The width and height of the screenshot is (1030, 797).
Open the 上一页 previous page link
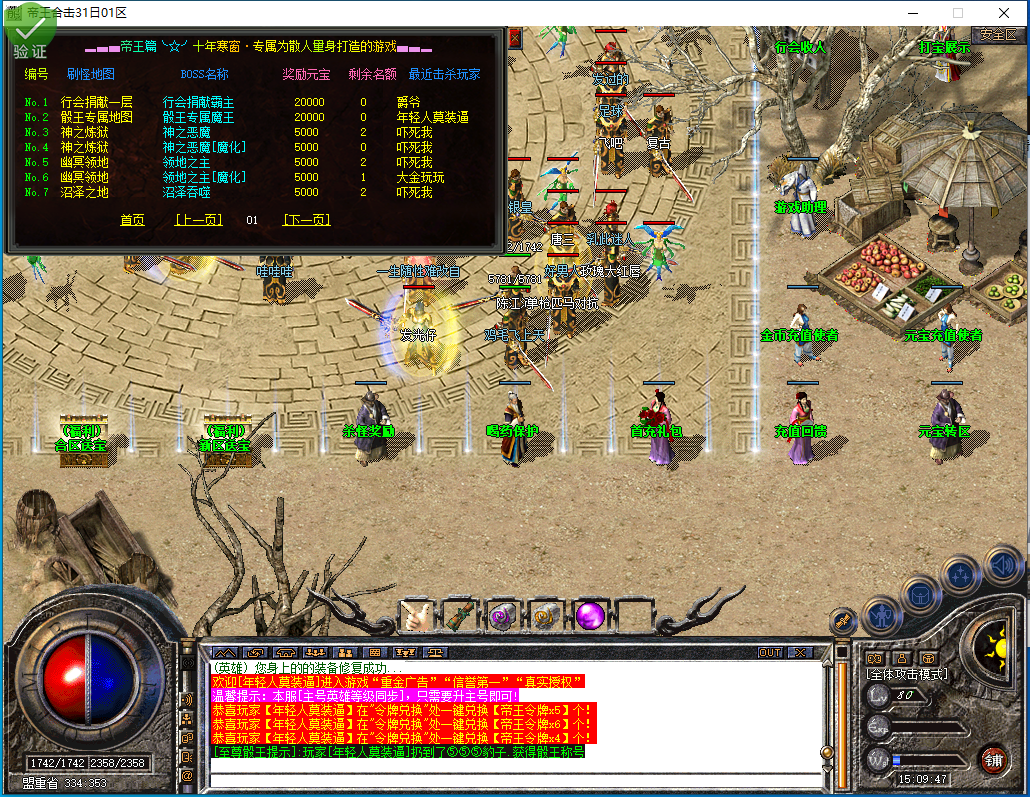pos(198,220)
